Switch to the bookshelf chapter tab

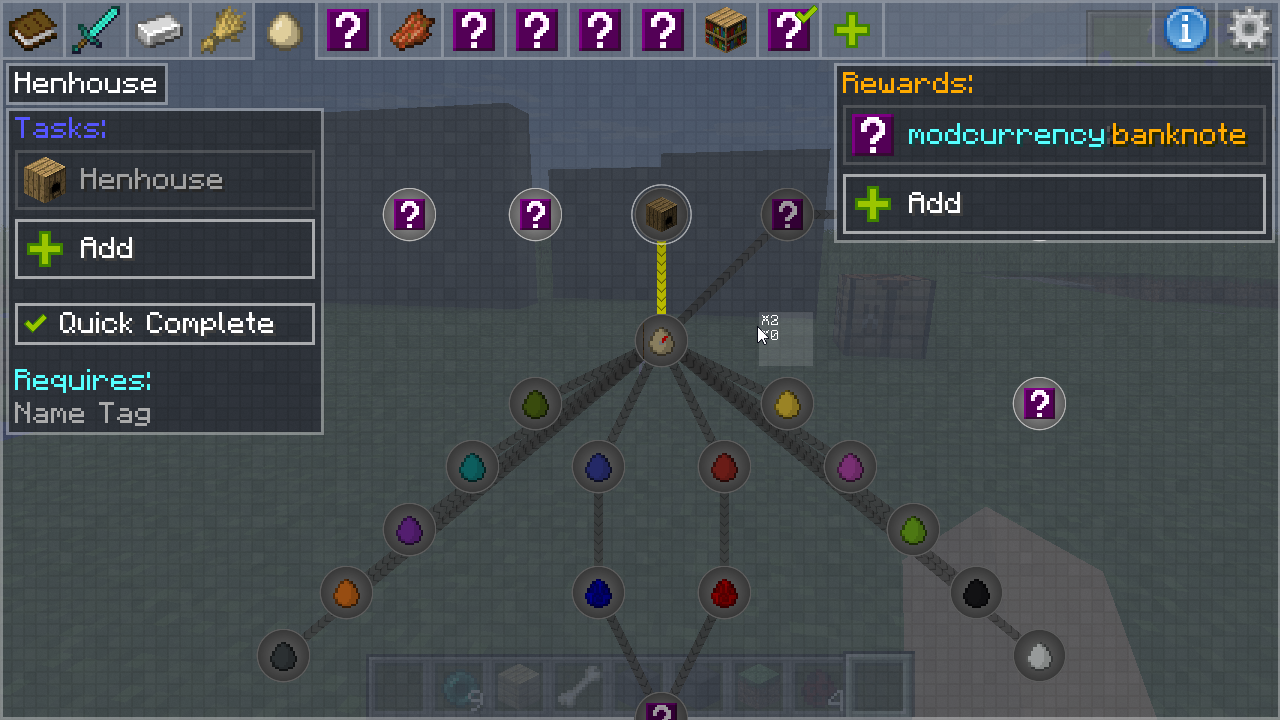[x=727, y=30]
